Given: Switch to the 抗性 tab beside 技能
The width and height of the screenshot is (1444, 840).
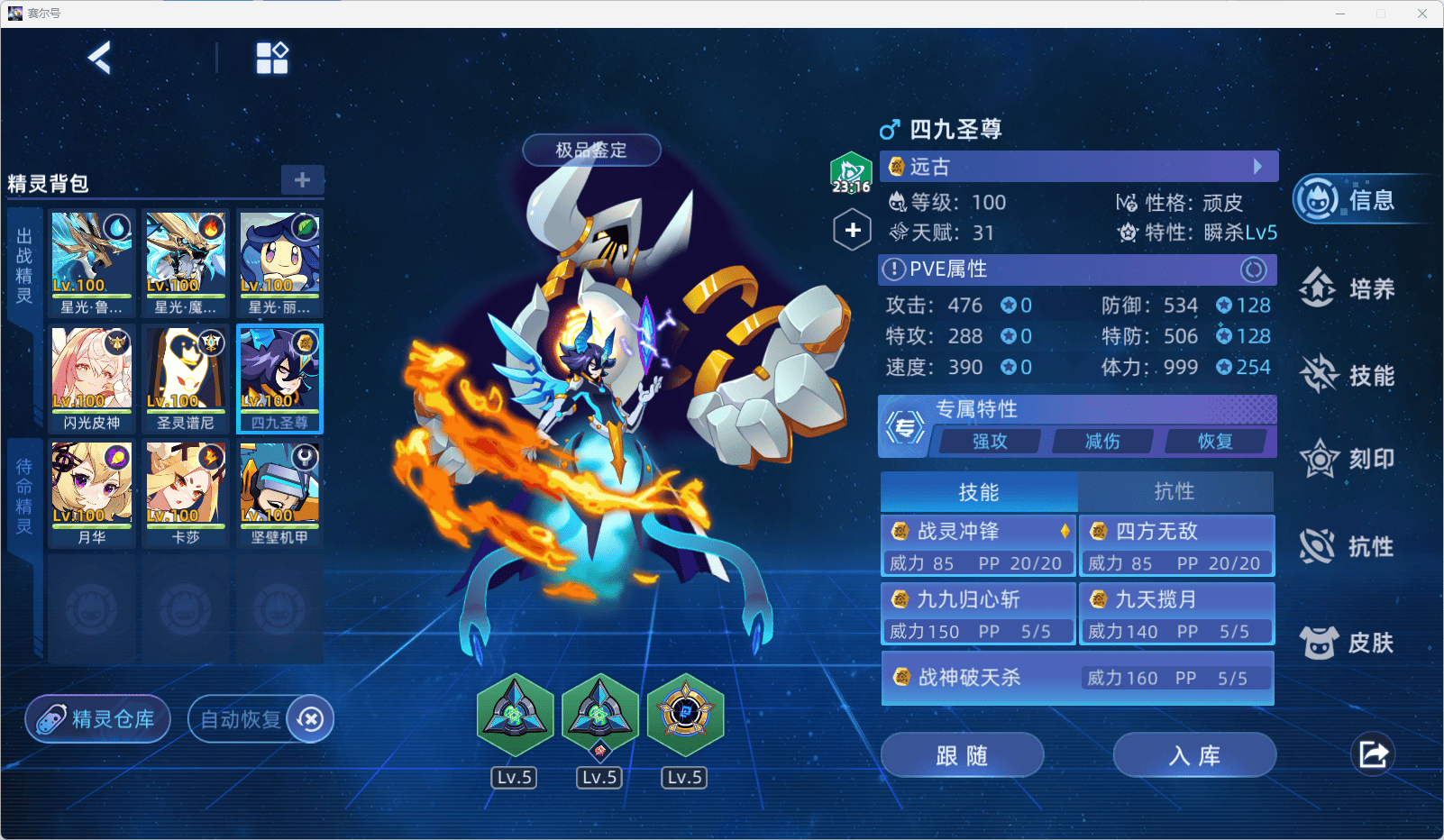Looking at the screenshot, I should click(1174, 491).
